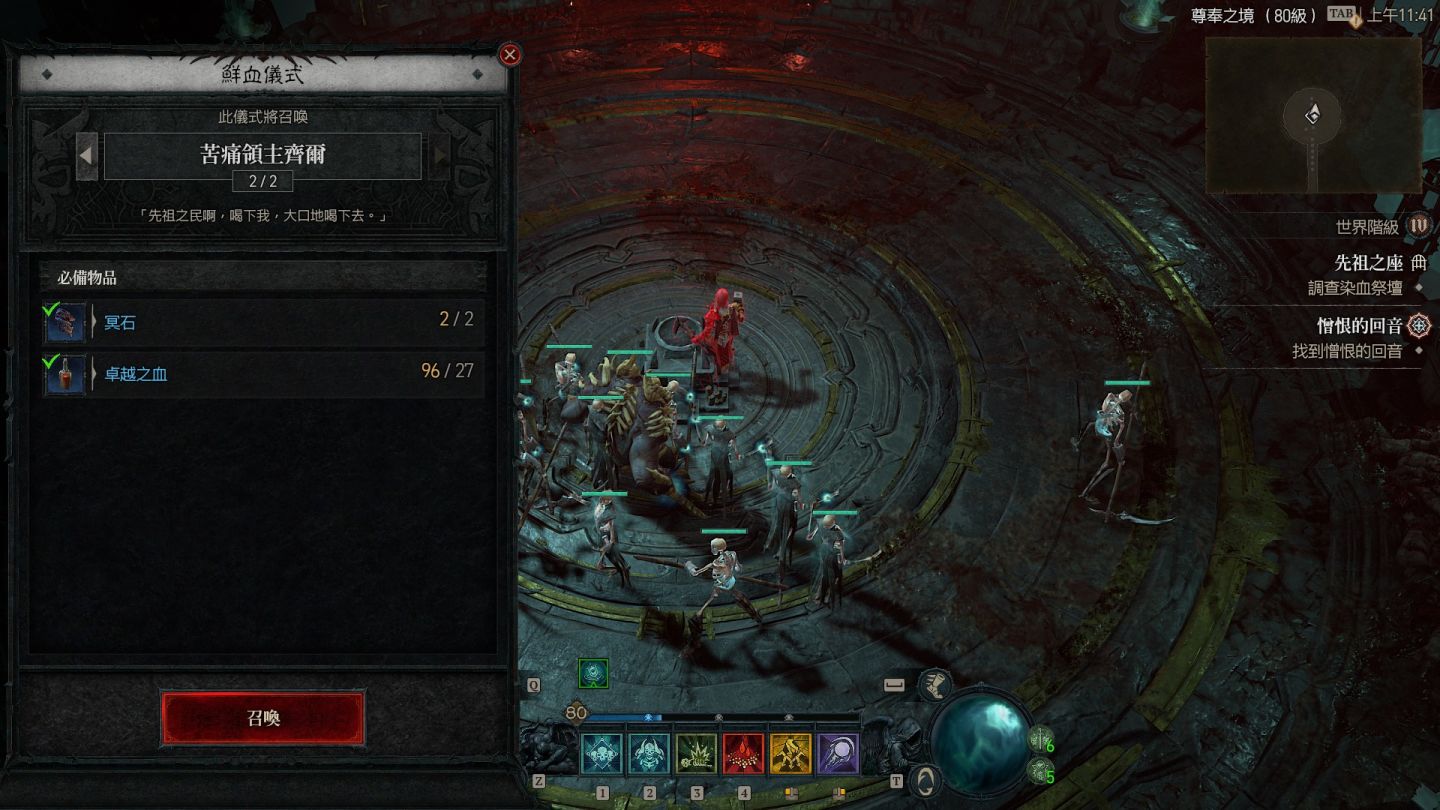Select the 憎恨的回音 objective entry
This screenshot has height=810, width=1440.
(x=1360, y=326)
